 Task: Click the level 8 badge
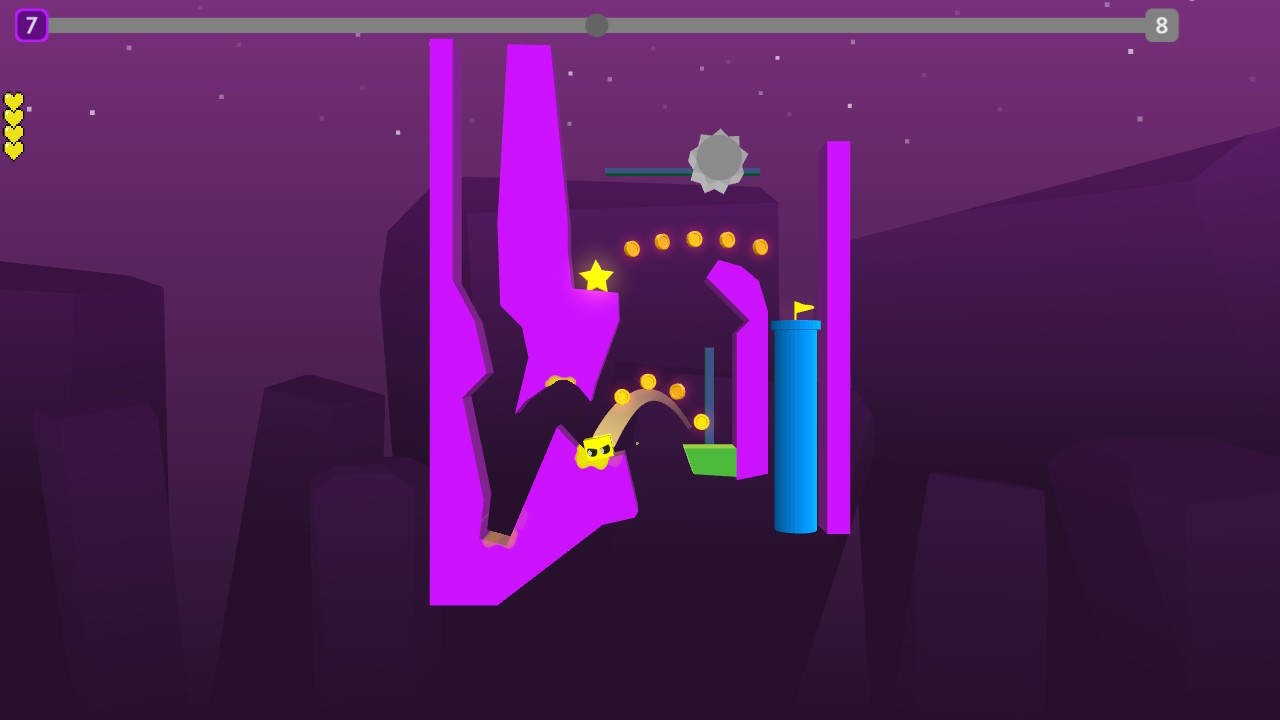click(x=1163, y=25)
